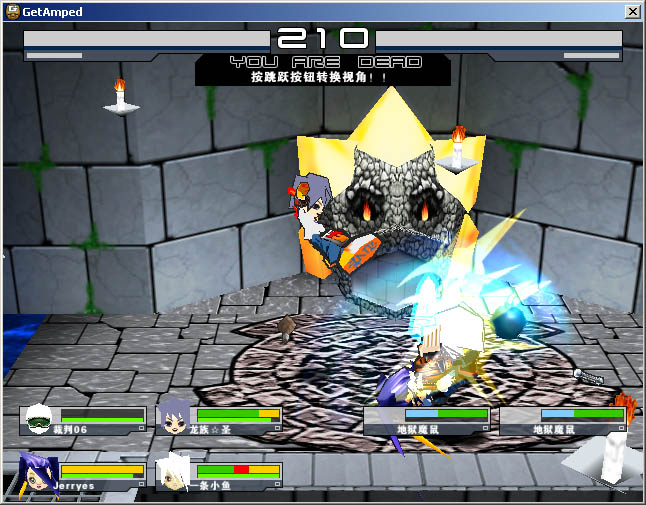Choose the 龙族☆圣 player portrait
Image resolution: width=646 pixels, height=505 pixels.
pos(173,418)
